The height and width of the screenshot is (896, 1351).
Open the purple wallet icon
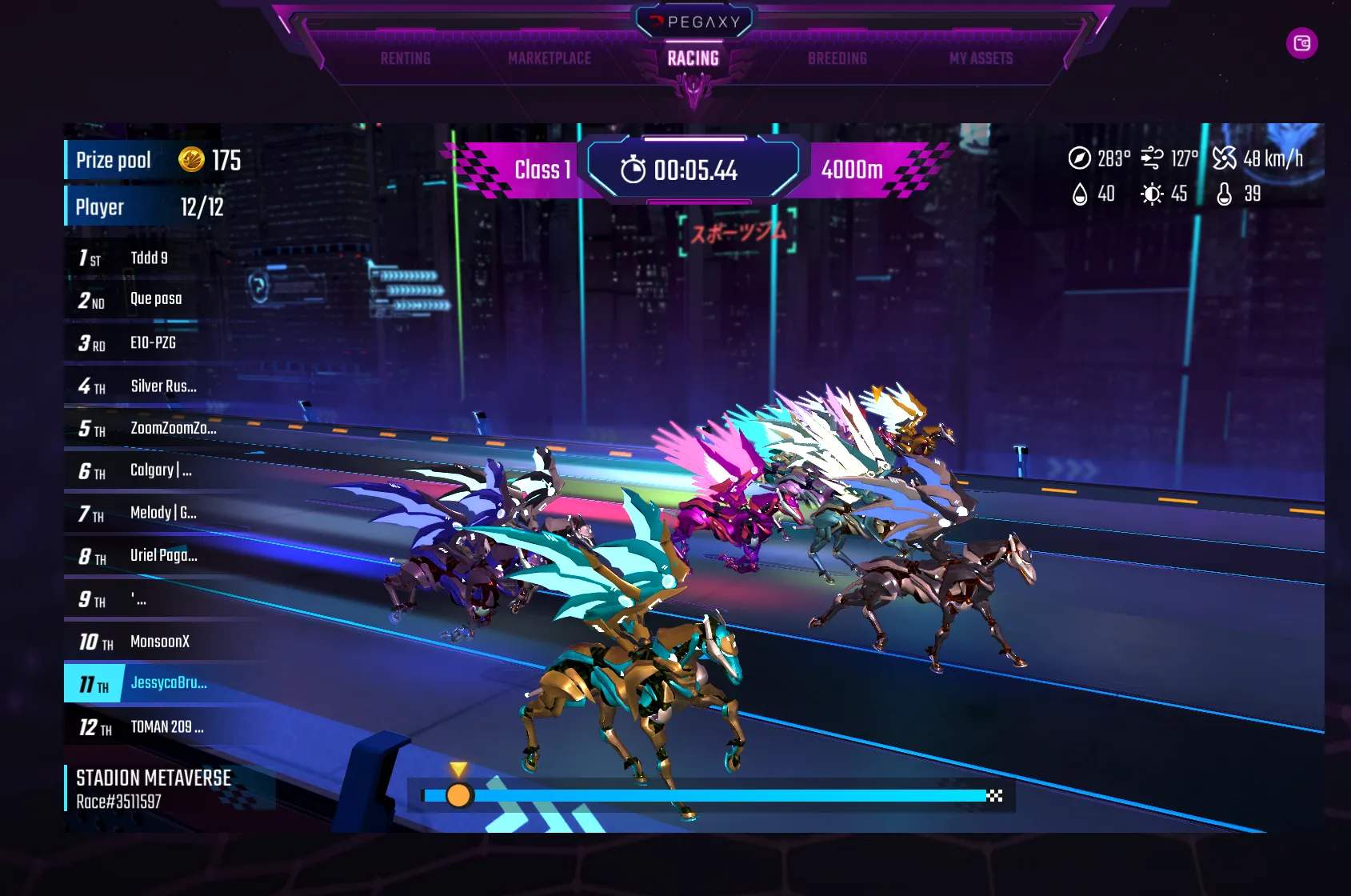(1304, 44)
